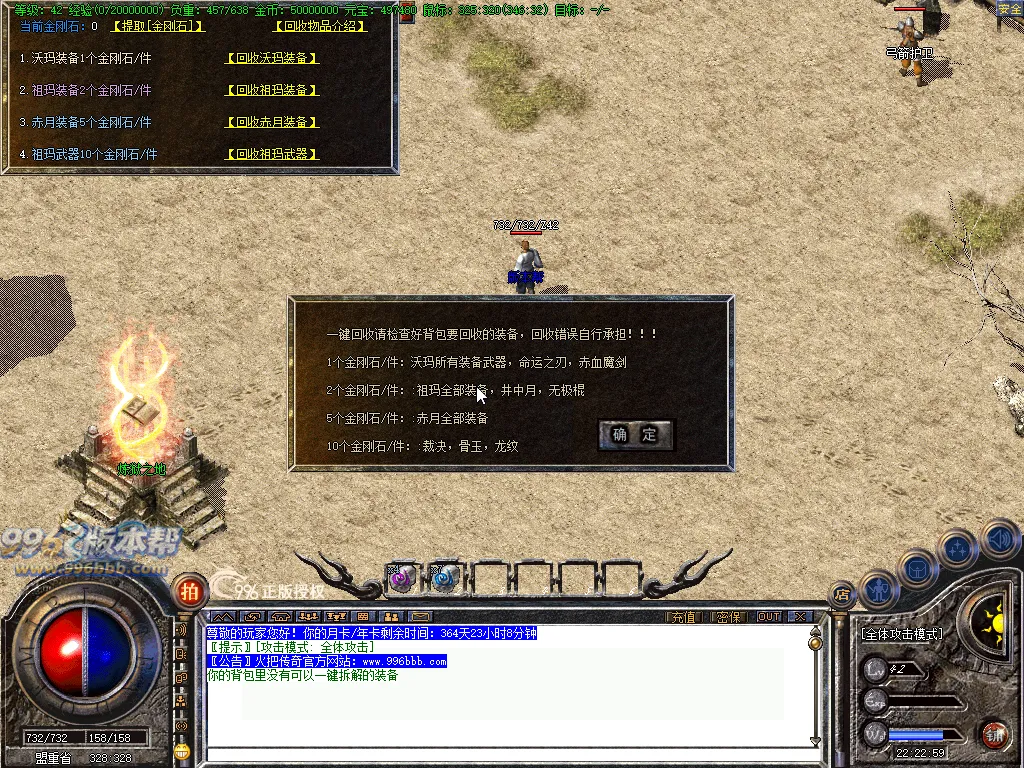Select the 回收祖玛装备 option
Image resolution: width=1024 pixels, height=768 pixels.
(272, 90)
